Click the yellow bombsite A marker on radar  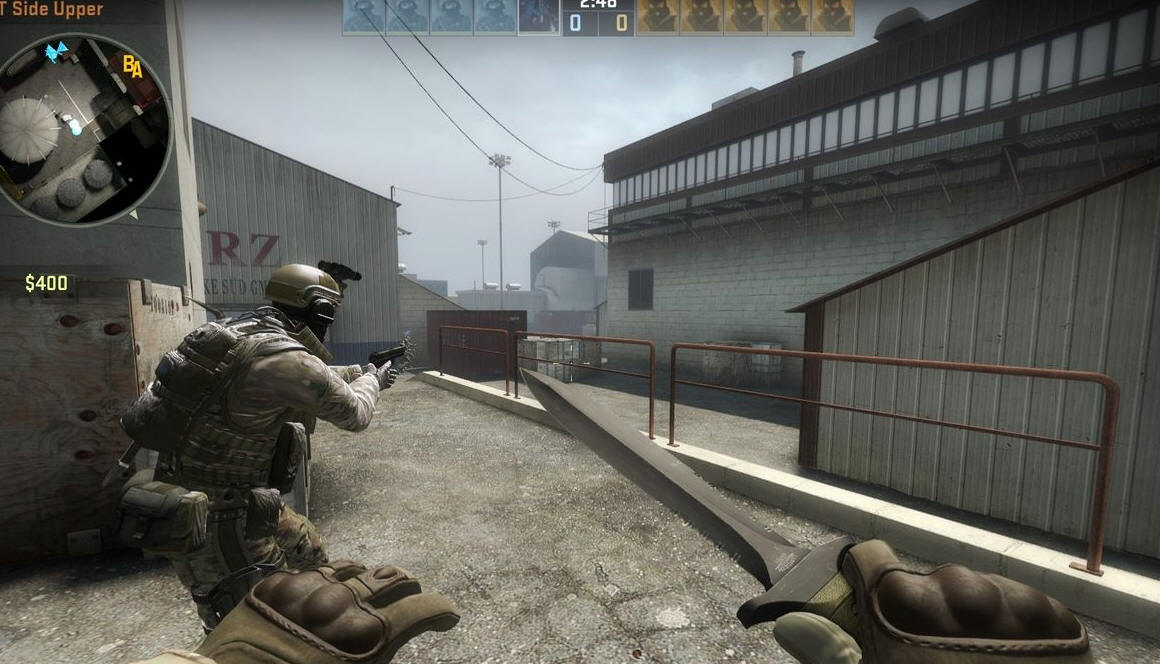(137, 69)
